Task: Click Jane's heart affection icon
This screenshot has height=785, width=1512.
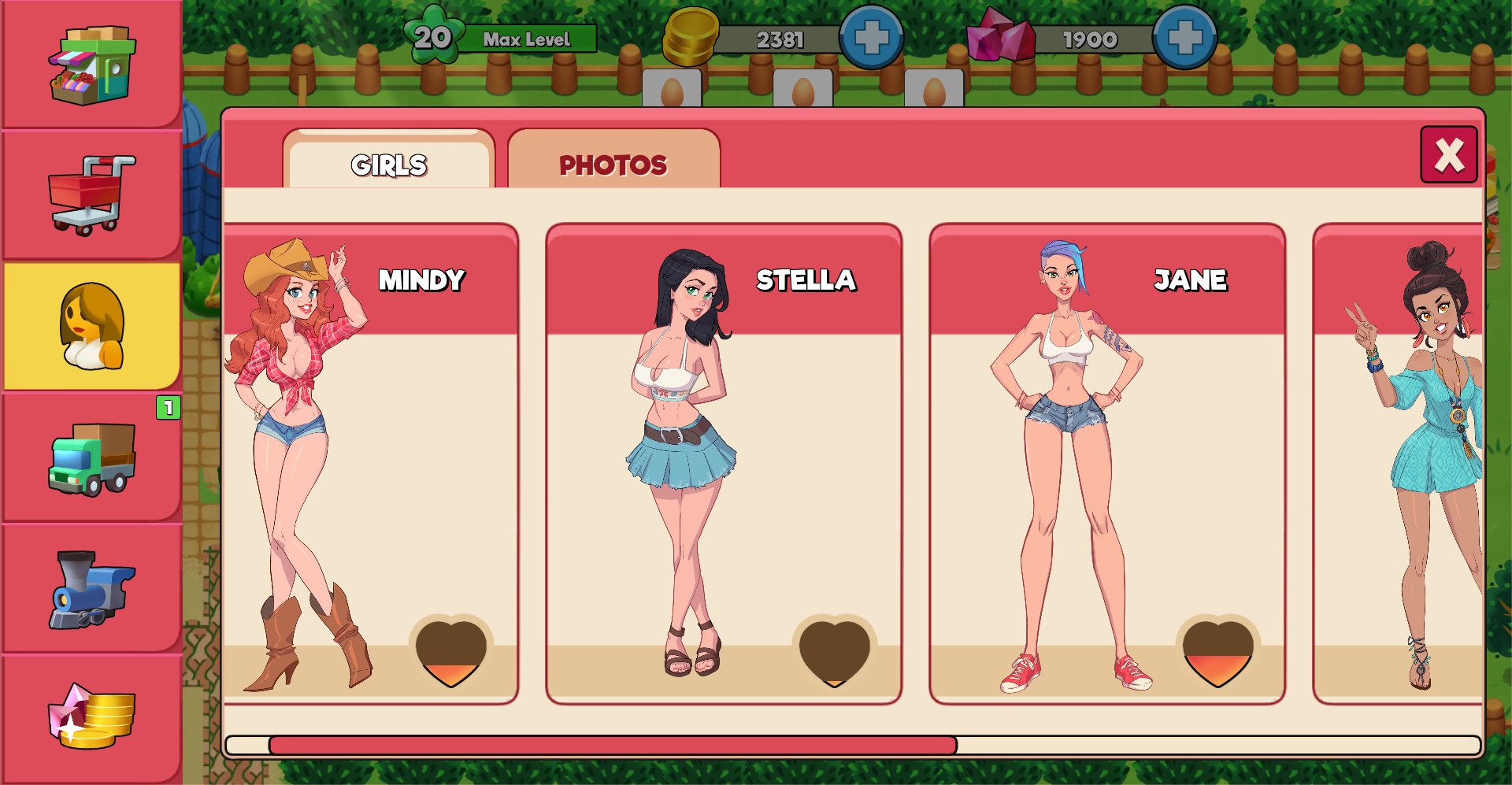Action: (1217, 653)
